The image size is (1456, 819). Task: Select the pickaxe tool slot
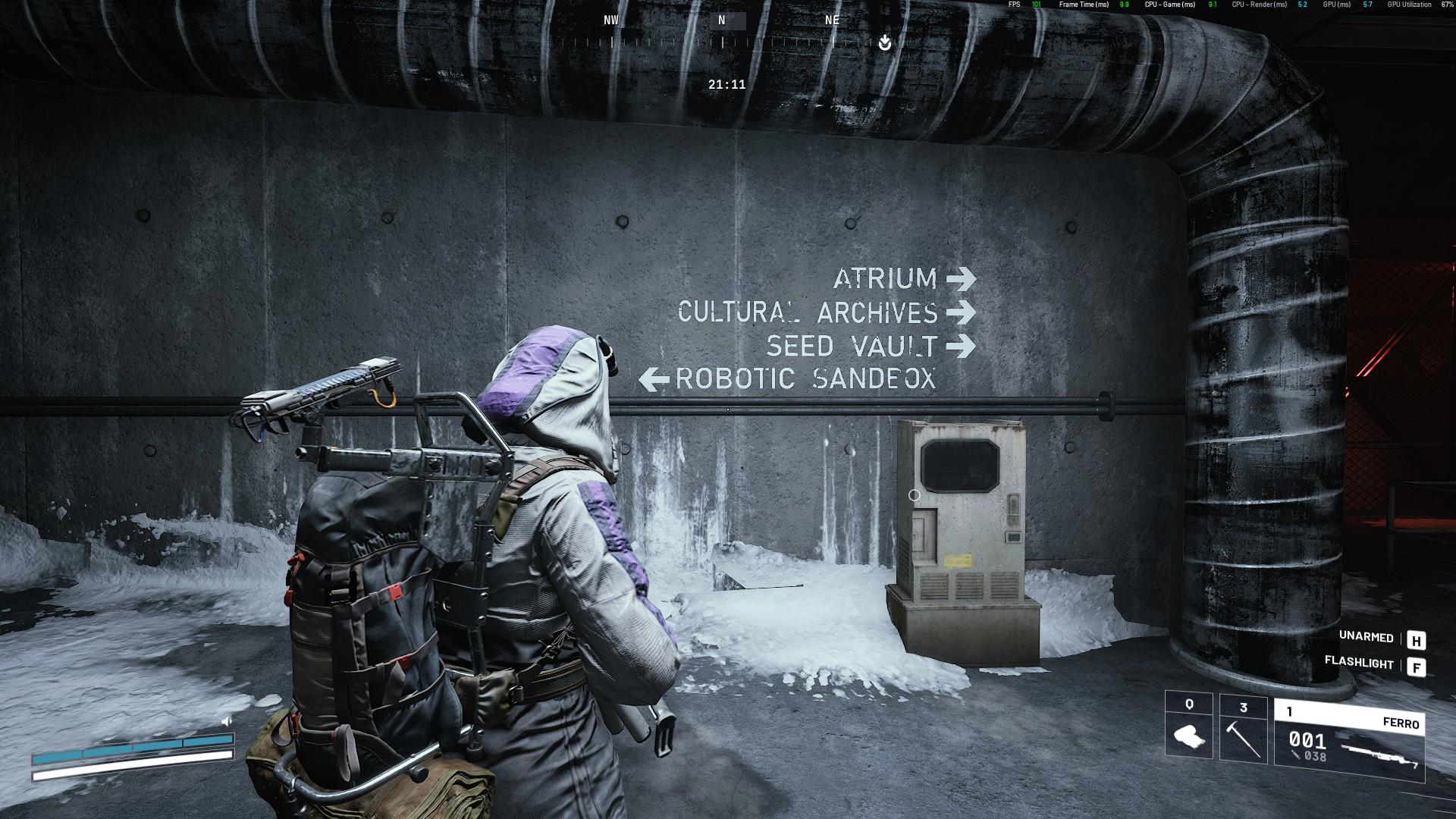1243,728
